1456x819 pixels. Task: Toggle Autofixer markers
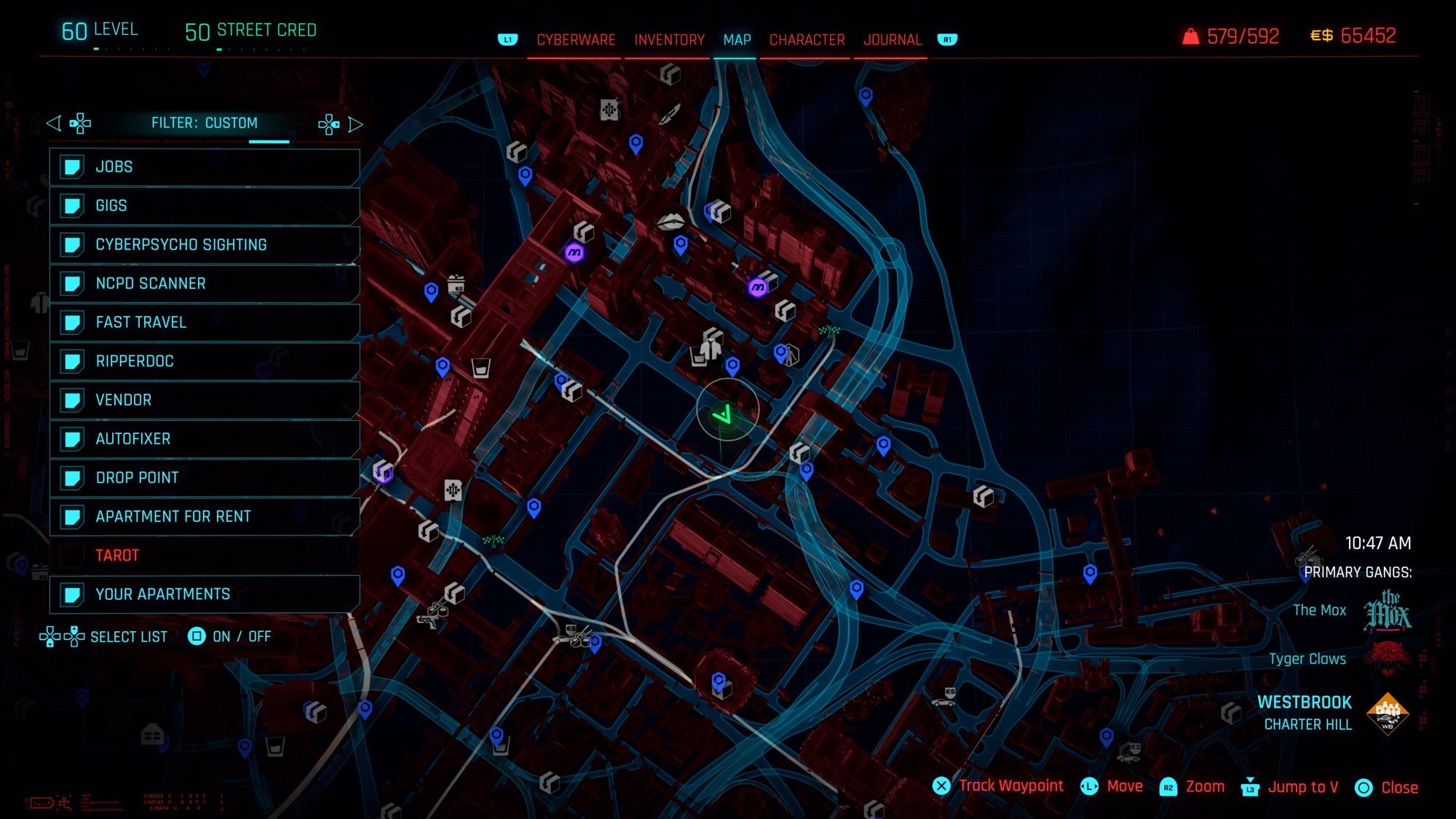(x=204, y=439)
